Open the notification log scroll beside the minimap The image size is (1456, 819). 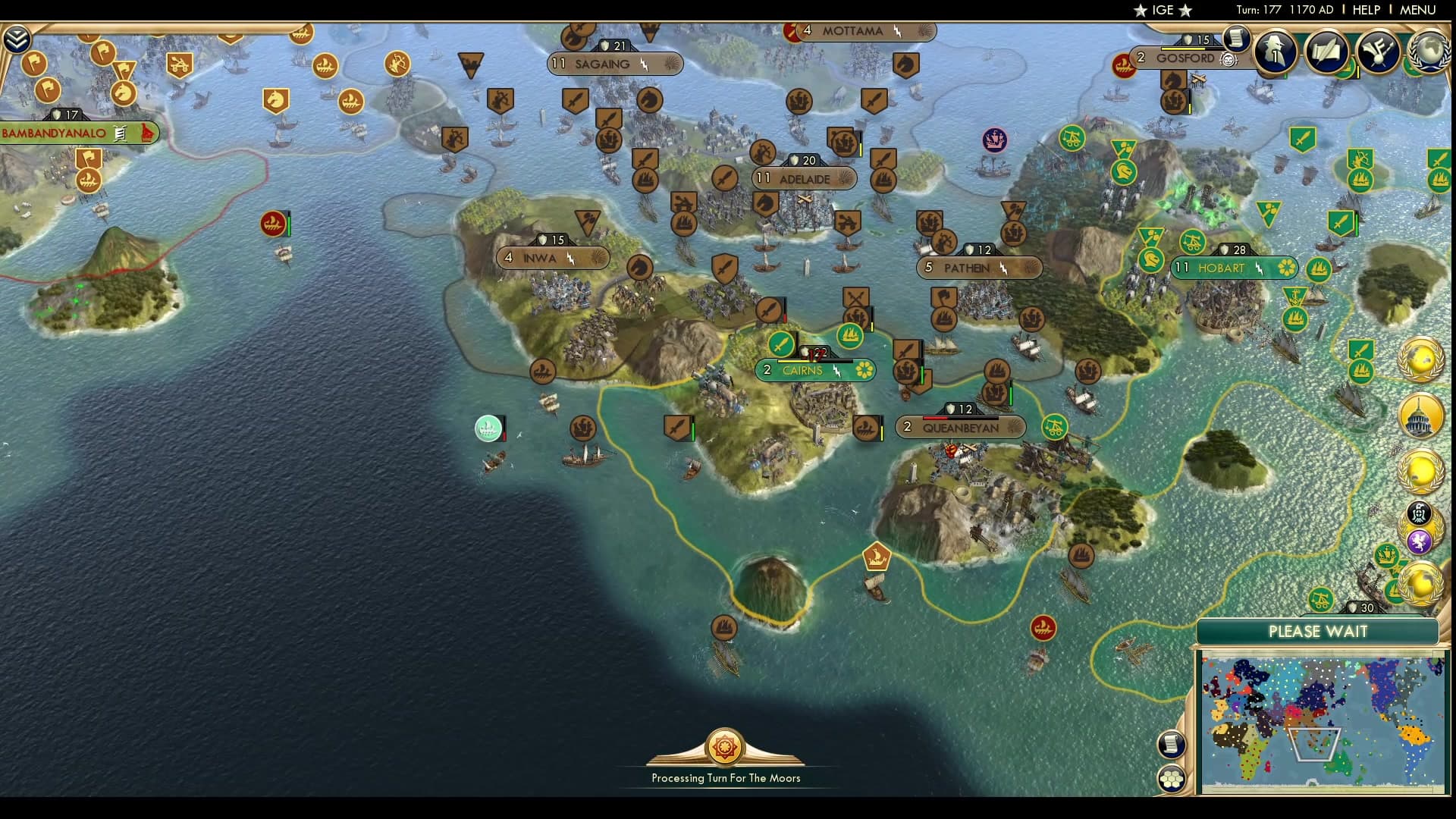click(1170, 744)
